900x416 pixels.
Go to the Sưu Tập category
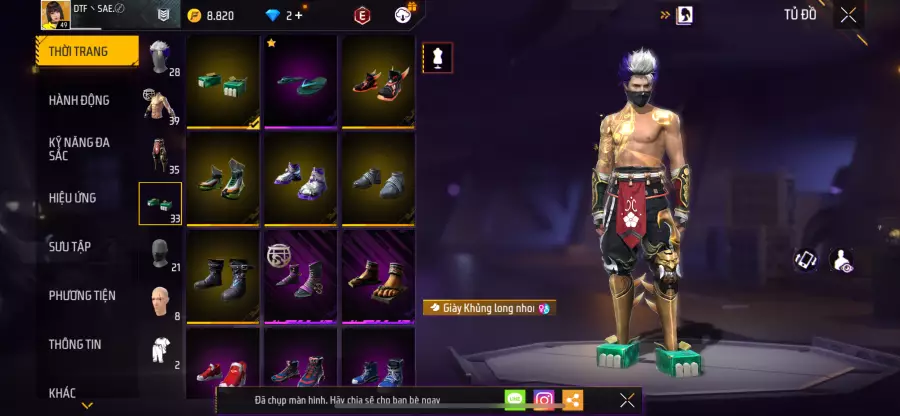pyautogui.click(x=70, y=246)
